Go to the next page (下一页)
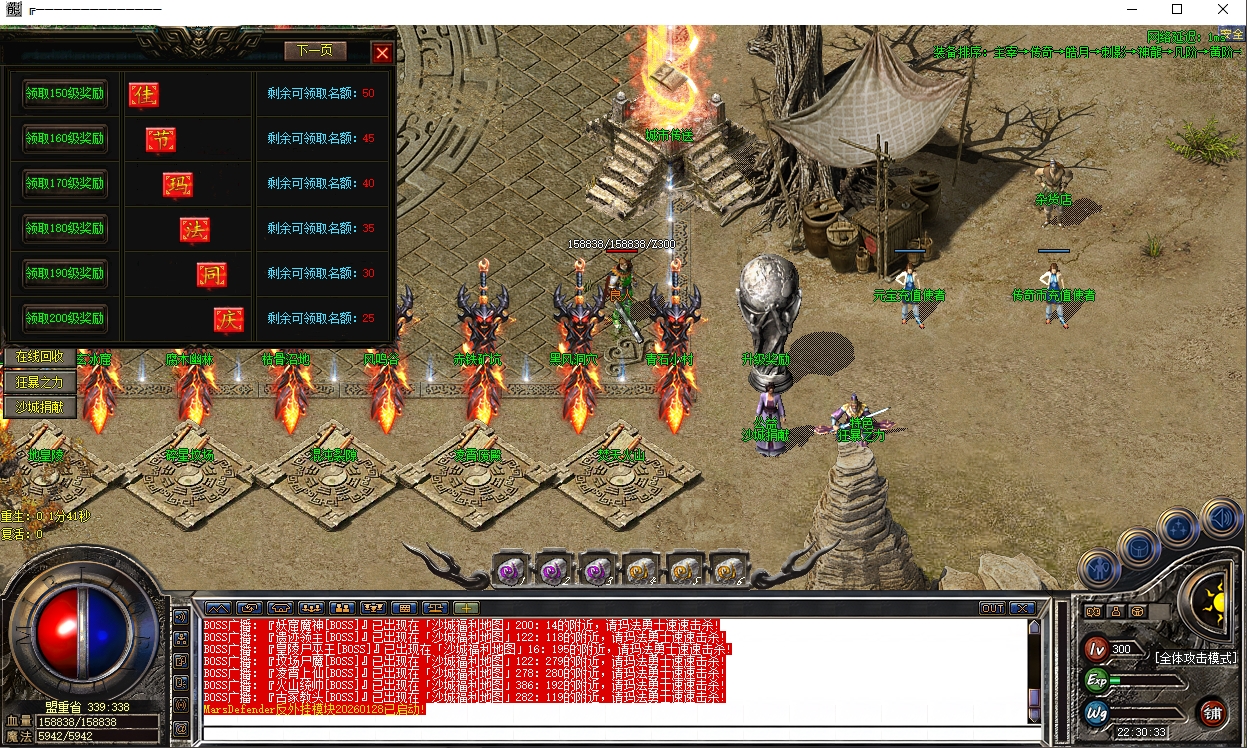1247x748 pixels. point(315,51)
